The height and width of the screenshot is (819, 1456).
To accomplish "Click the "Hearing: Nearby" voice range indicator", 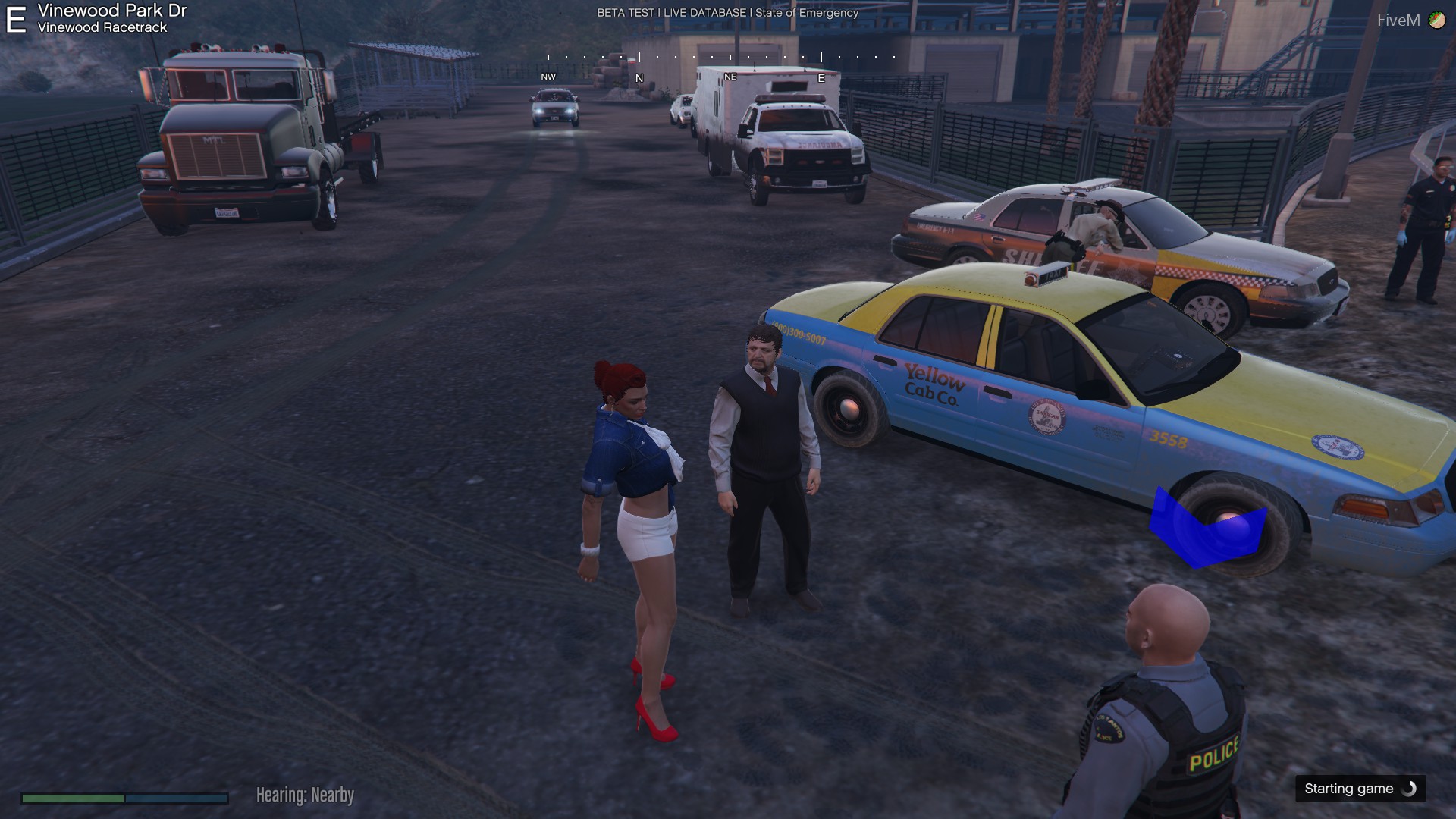I will (x=305, y=795).
